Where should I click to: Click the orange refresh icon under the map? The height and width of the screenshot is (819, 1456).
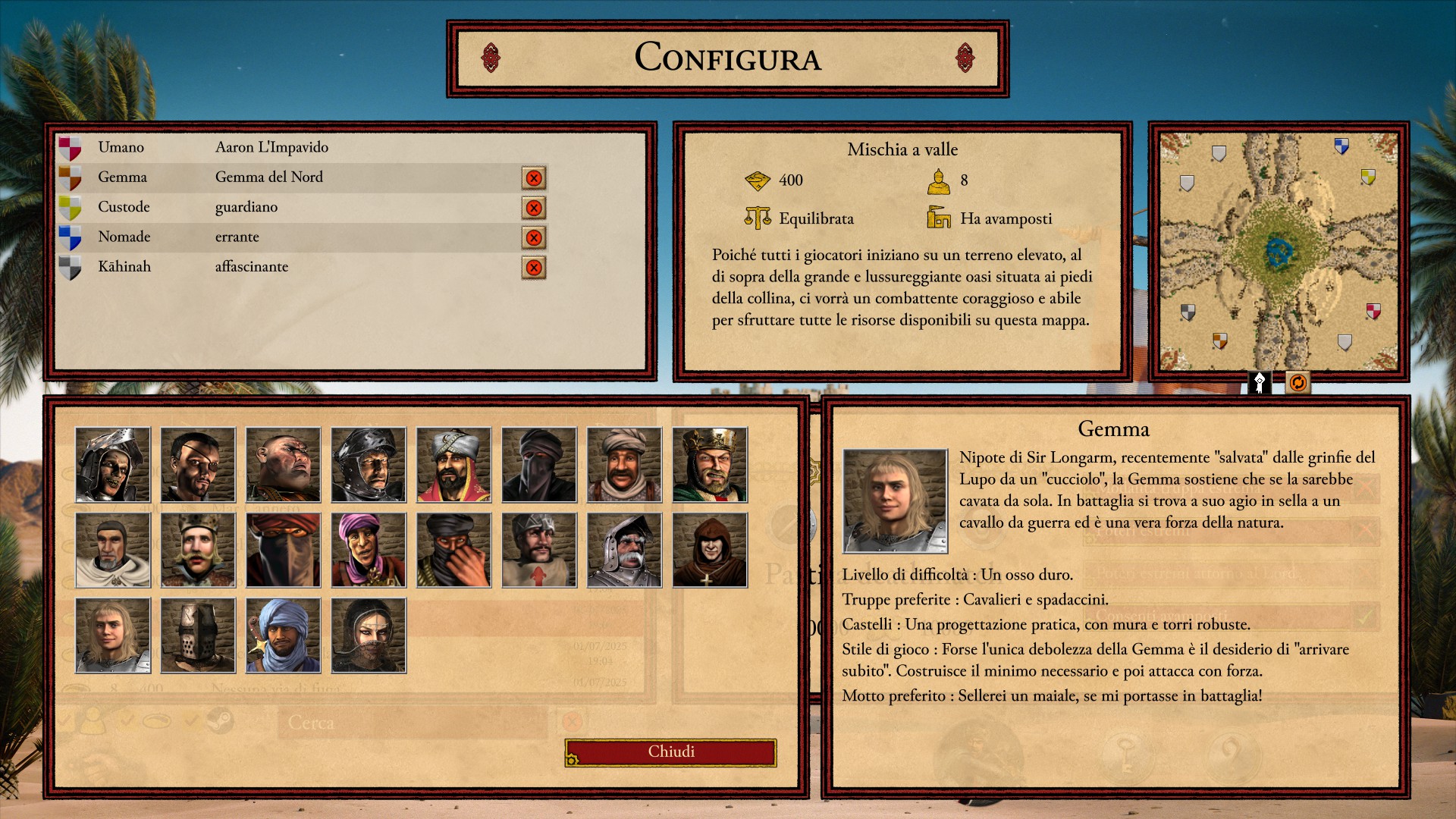(x=1298, y=383)
